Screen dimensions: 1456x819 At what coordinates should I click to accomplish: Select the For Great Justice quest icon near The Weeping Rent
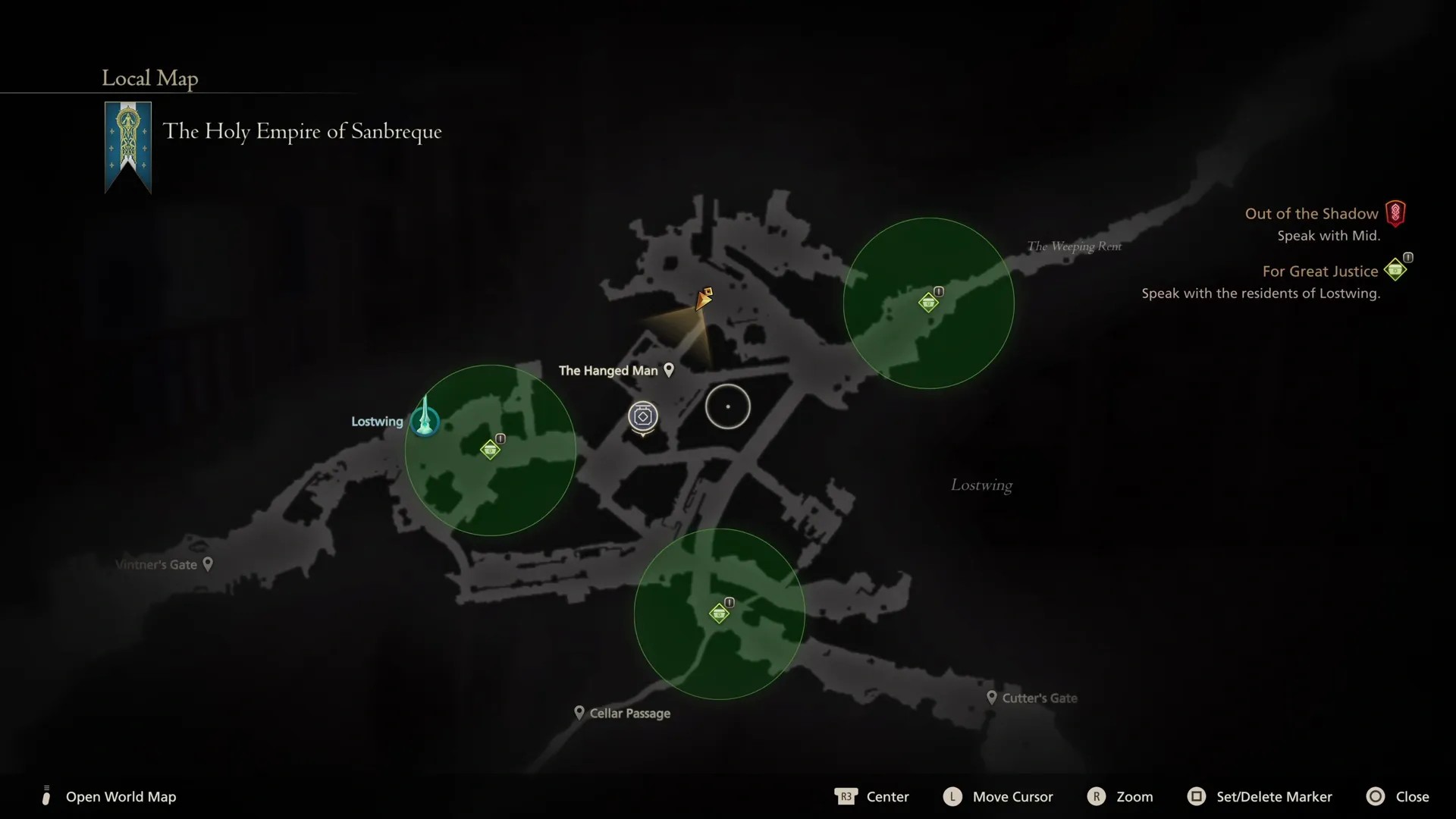pos(928,301)
